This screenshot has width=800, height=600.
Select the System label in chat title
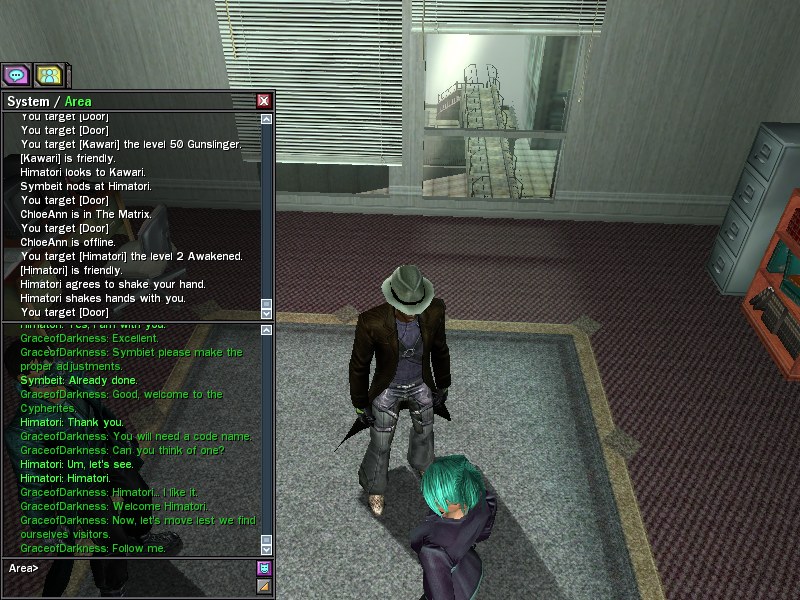pyautogui.click(x=28, y=101)
